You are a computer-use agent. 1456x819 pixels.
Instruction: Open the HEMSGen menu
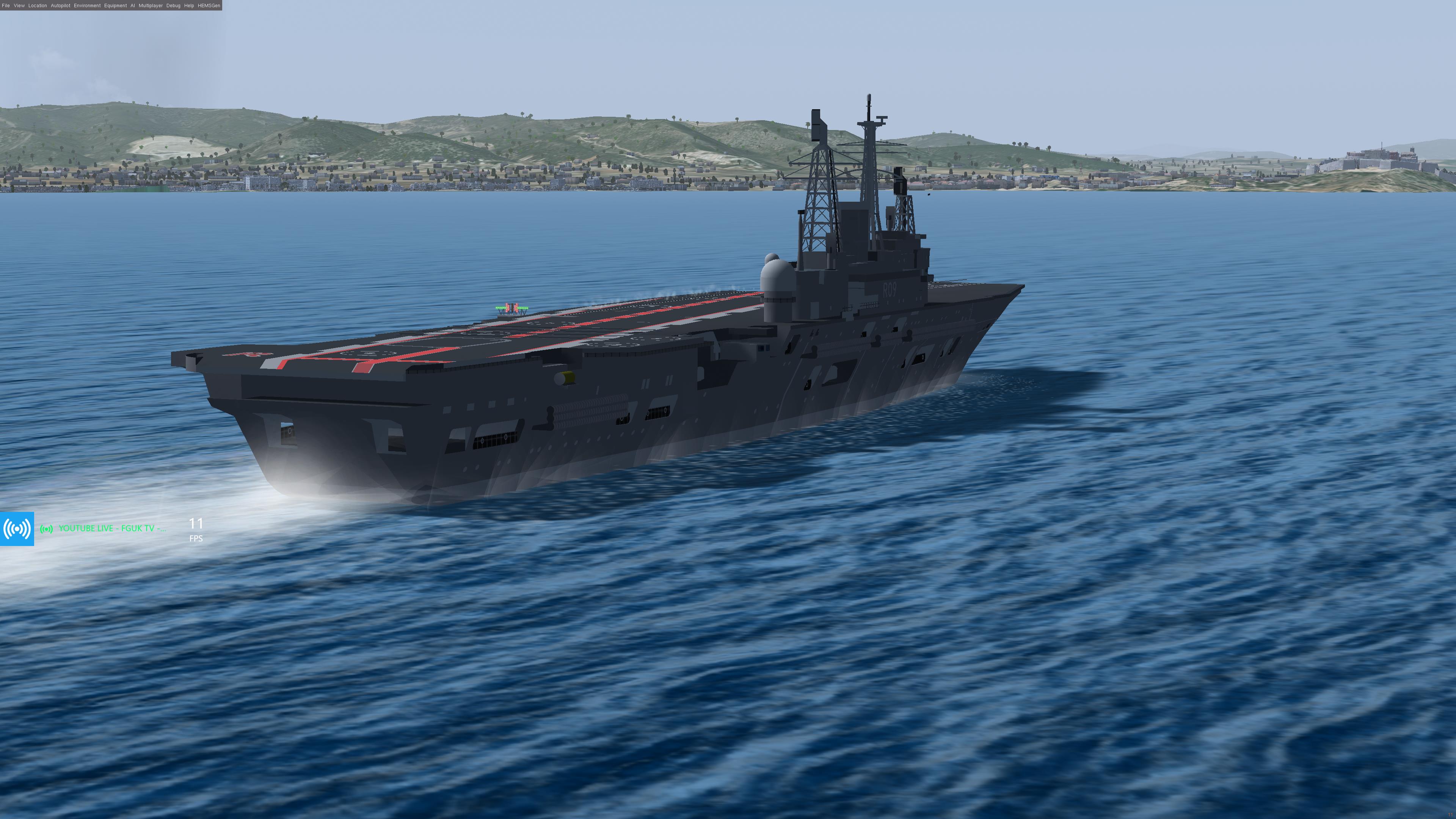[x=209, y=6]
